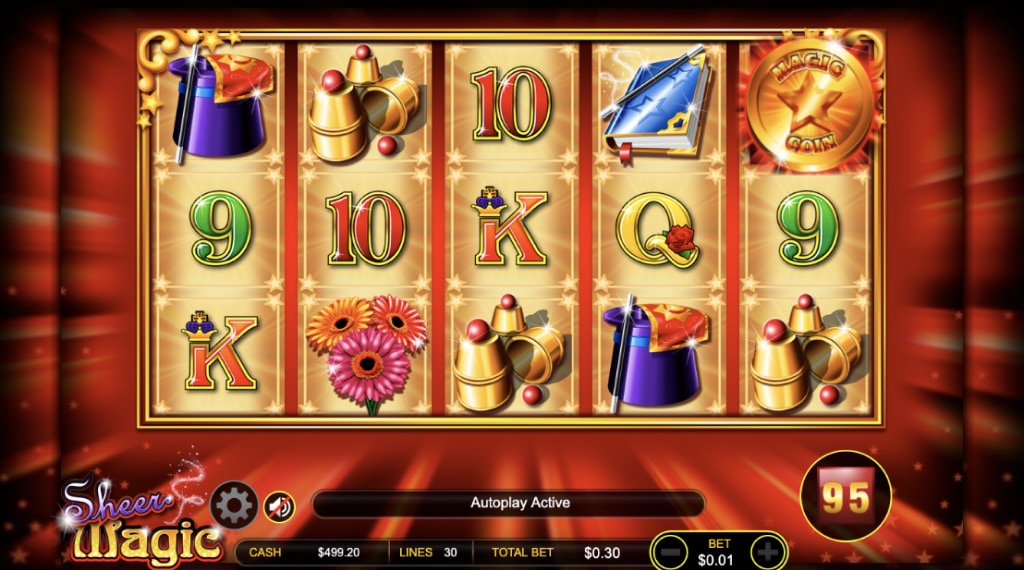Decrease the bet with the minus button
The image size is (1024, 570).
[672, 551]
